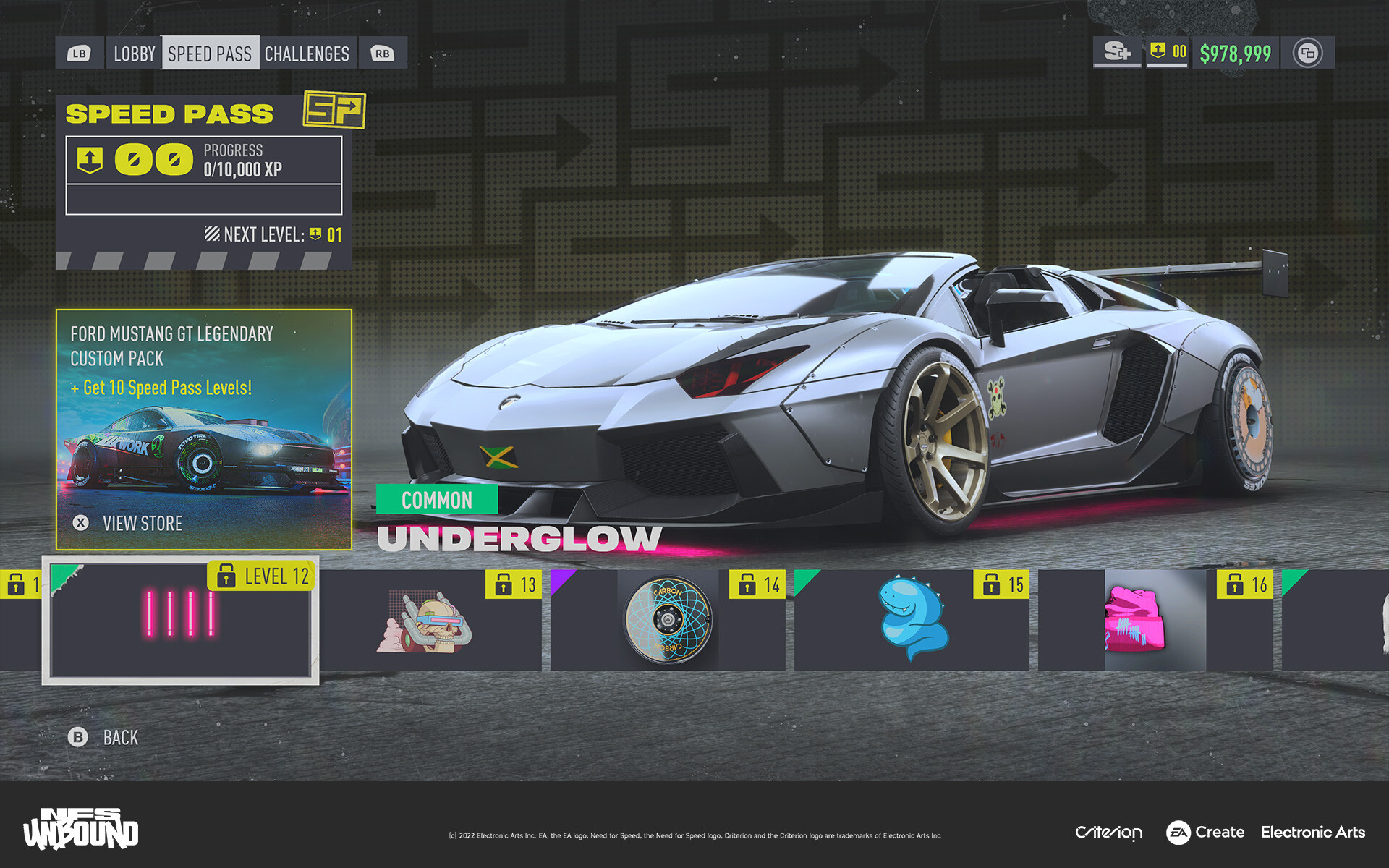Choose the level 13 skull sticker reward

(x=430, y=620)
